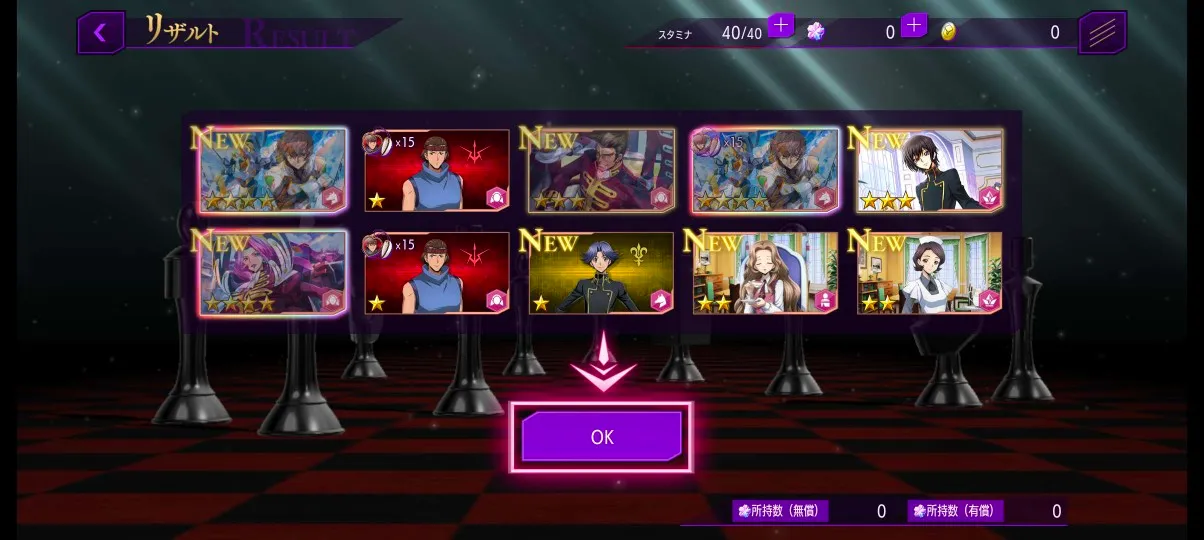Image resolution: width=1204 pixels, height=540 pixels.
Task: Open the striped menu button
Action: coord(1102,33)
